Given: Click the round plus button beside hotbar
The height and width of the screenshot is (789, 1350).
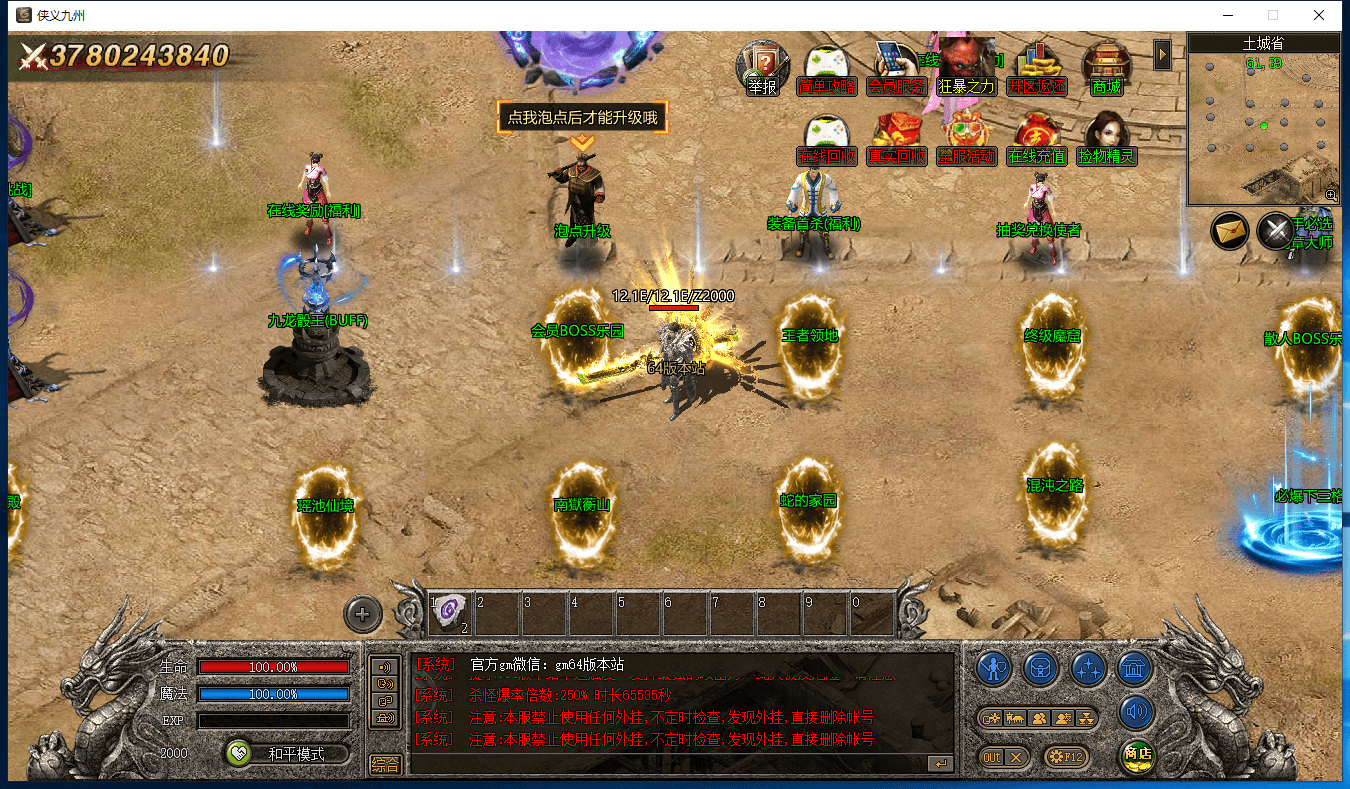Looking at the screenshot, I should [x=362, y=614].
